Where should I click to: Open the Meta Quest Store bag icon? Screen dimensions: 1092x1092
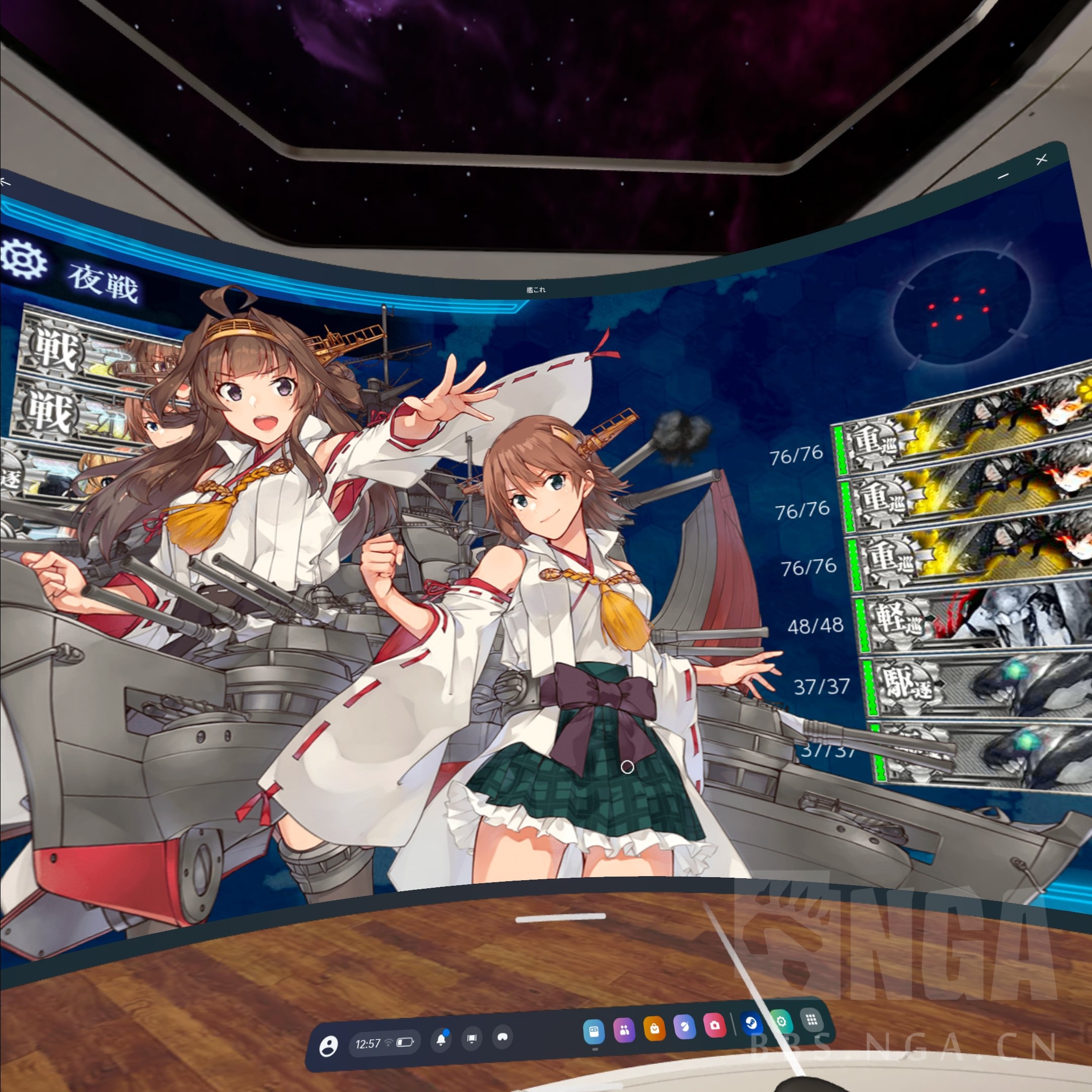pos(656,1028)
